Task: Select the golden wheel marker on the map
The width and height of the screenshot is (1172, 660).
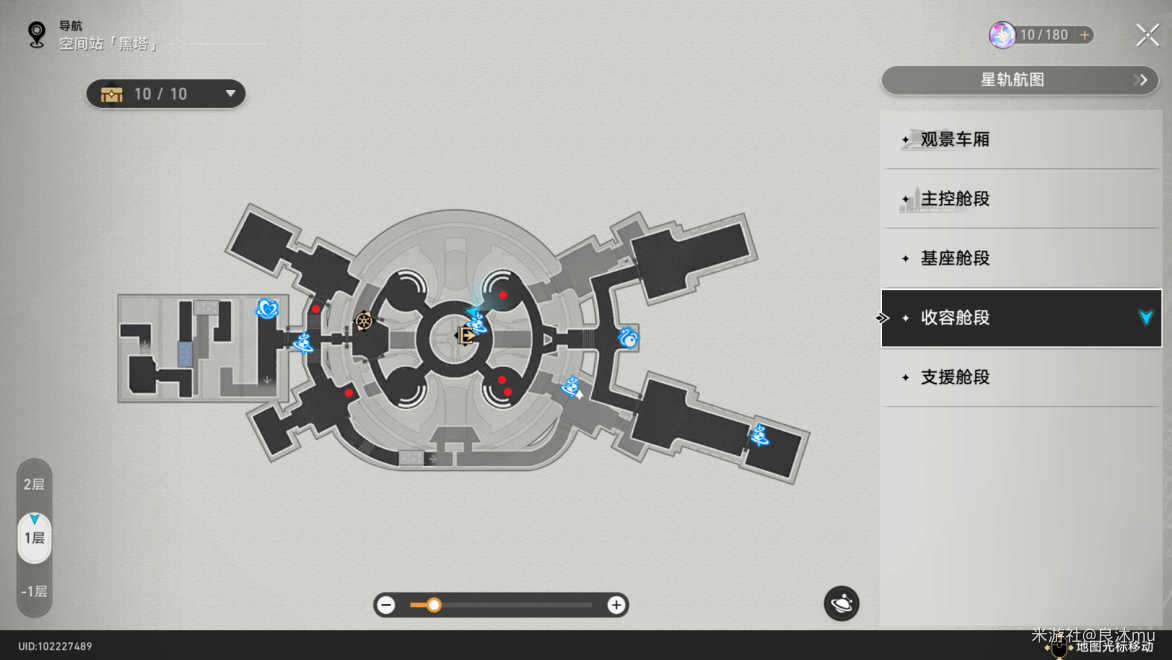Action: click(x=364, y=322)
